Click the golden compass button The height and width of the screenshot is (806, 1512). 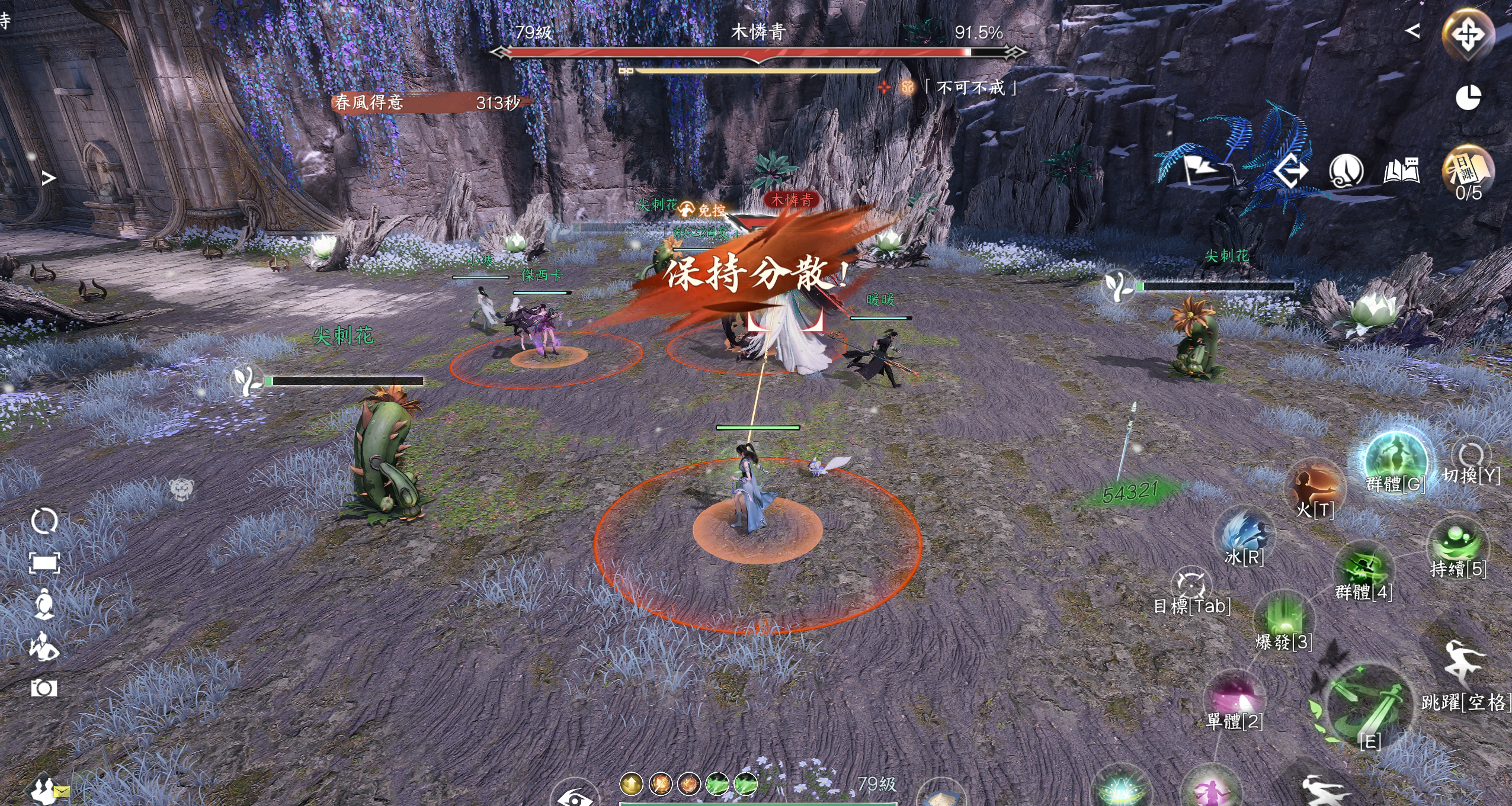point(1468,34)
